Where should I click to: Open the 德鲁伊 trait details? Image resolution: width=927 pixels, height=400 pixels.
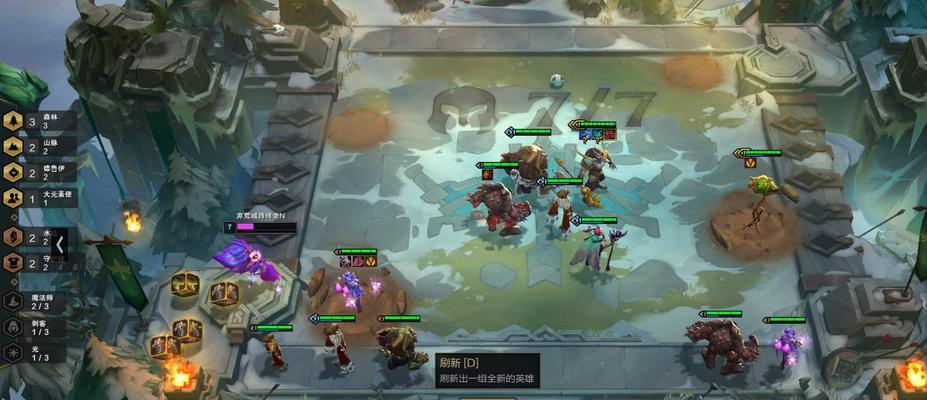point(40,172)
